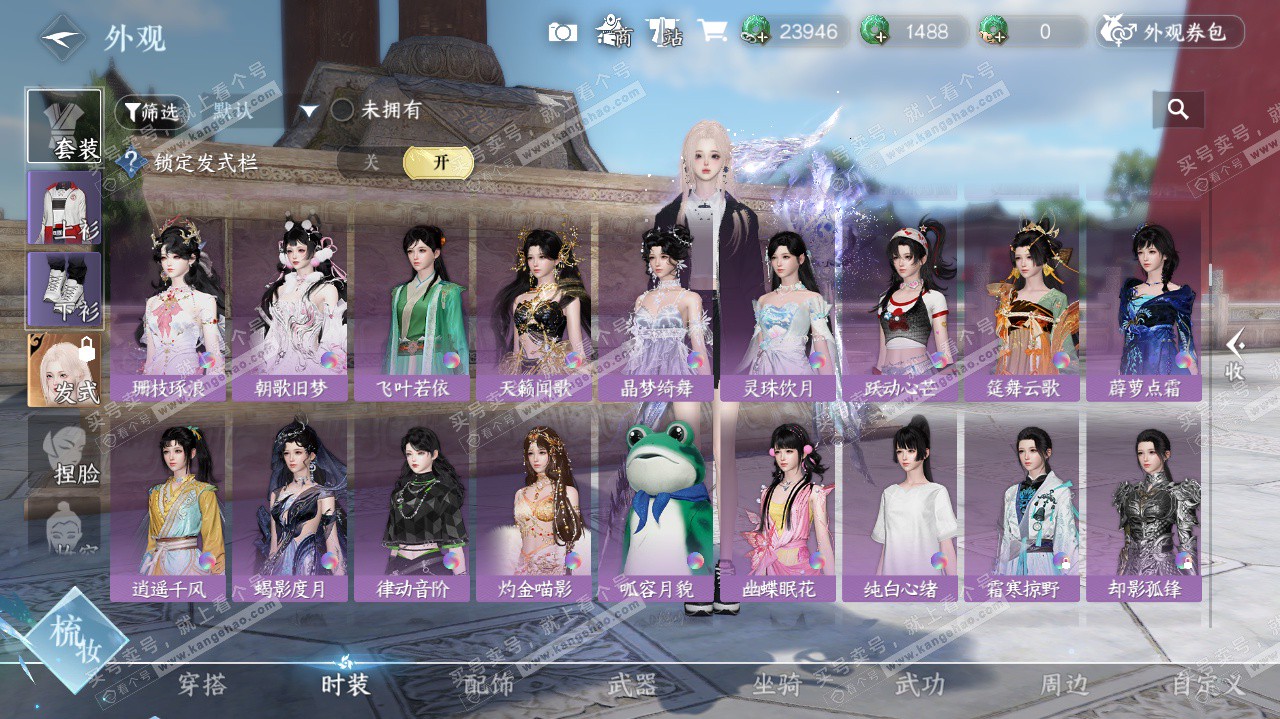Choose the 飞叶若依 green outfit

[412, 305]
